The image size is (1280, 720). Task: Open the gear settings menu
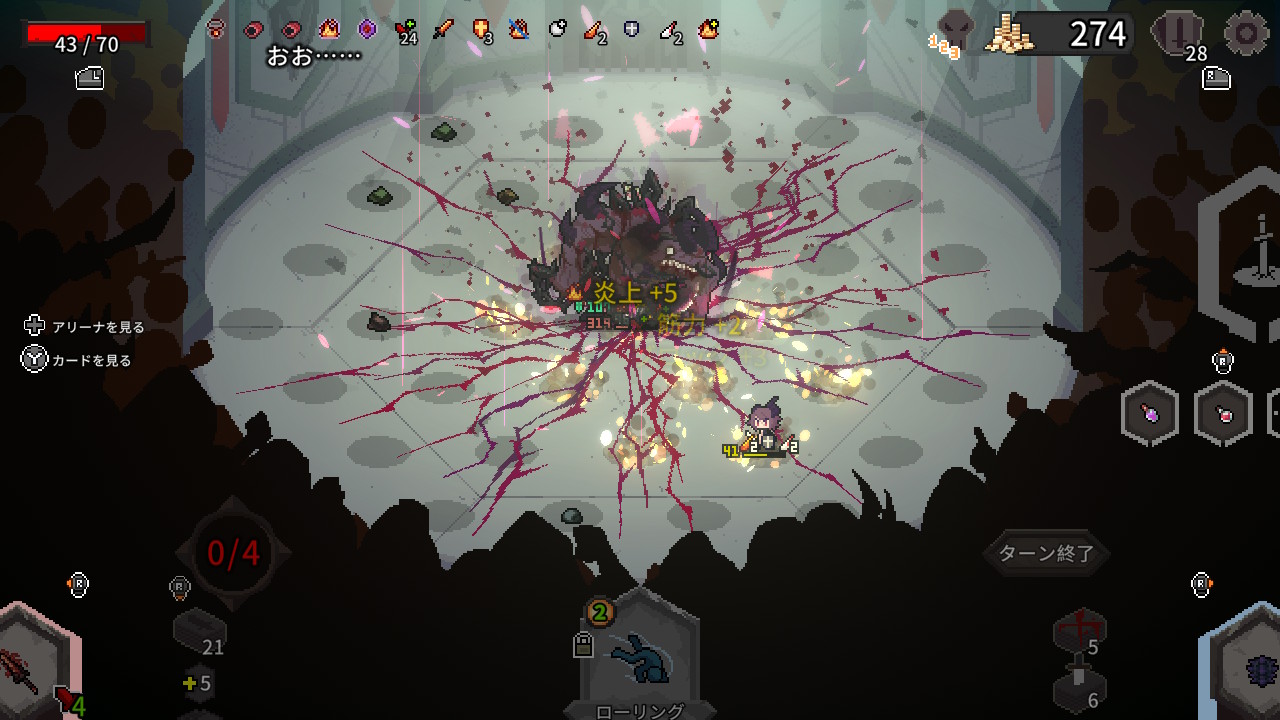1246,34
